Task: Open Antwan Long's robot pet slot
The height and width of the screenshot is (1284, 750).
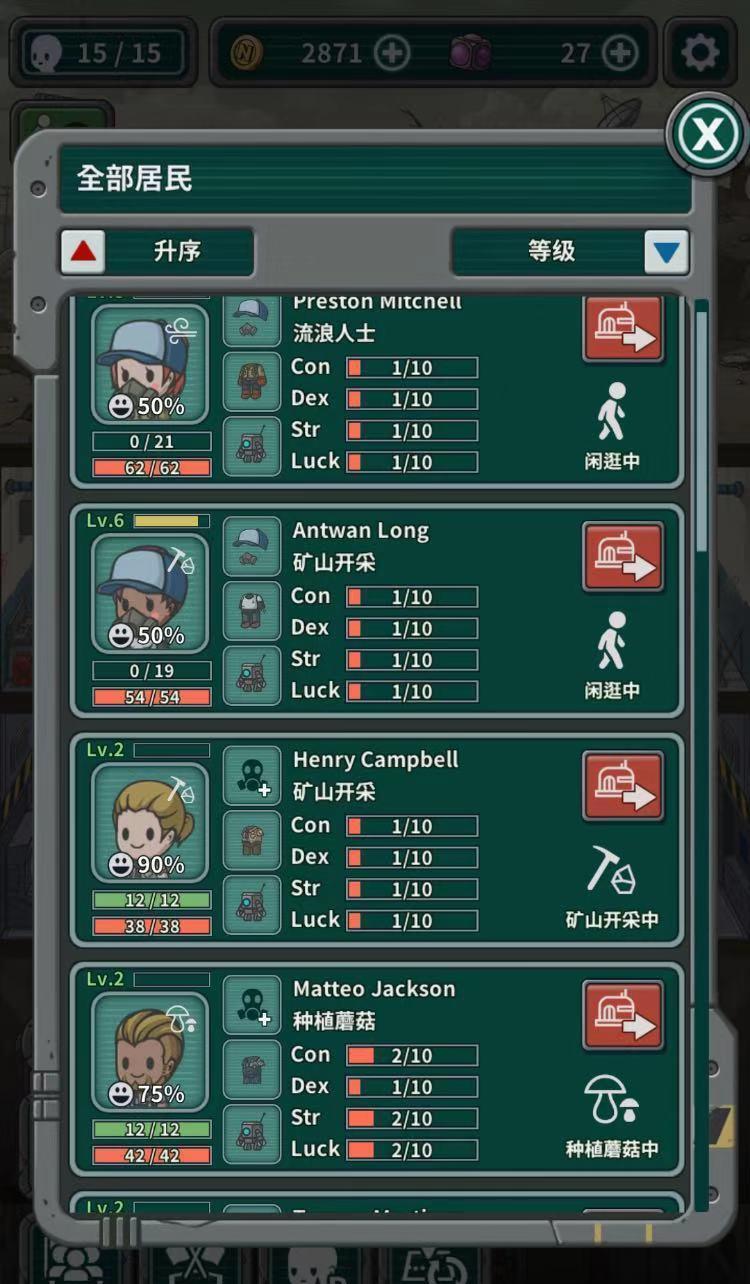Action: pyautogui.click(x=252, y=675)
